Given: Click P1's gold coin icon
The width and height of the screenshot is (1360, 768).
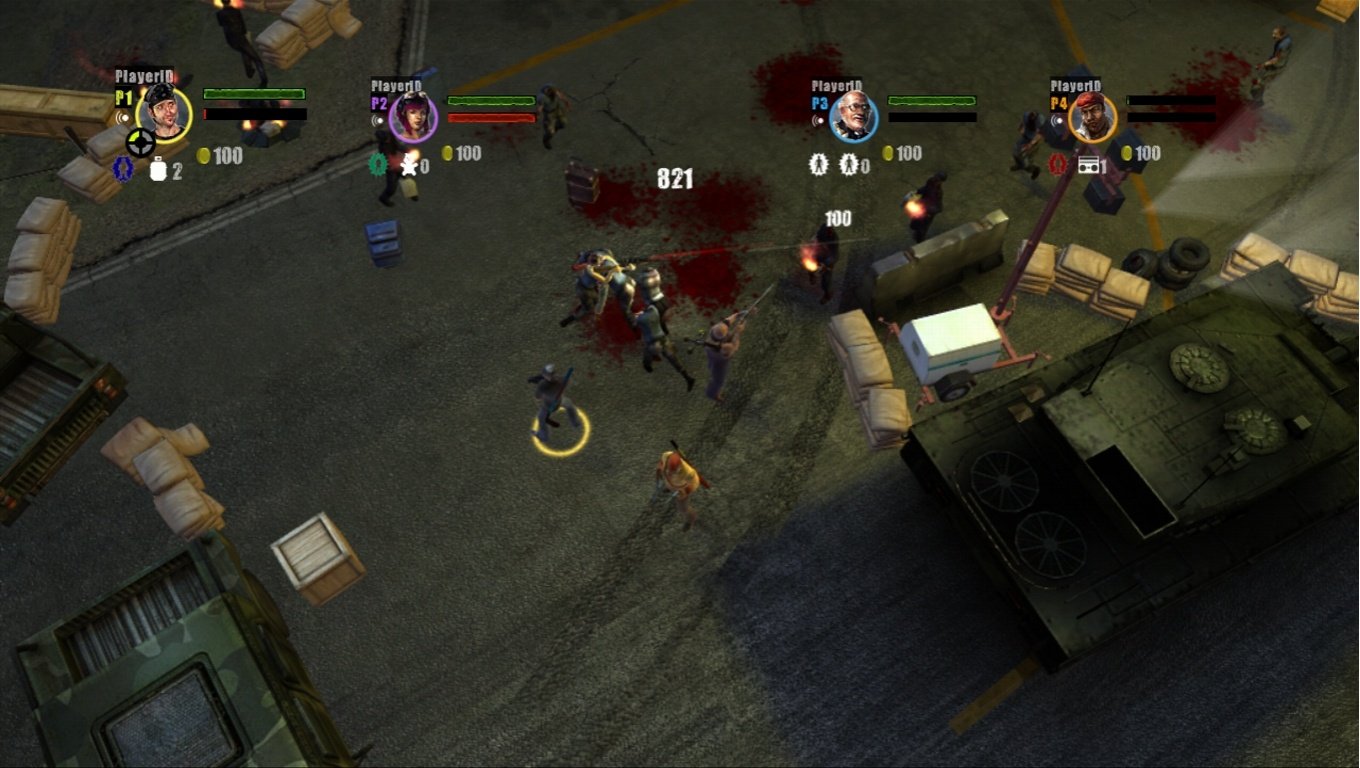Looking at the screenshot, I should click(x=204, y=157).
